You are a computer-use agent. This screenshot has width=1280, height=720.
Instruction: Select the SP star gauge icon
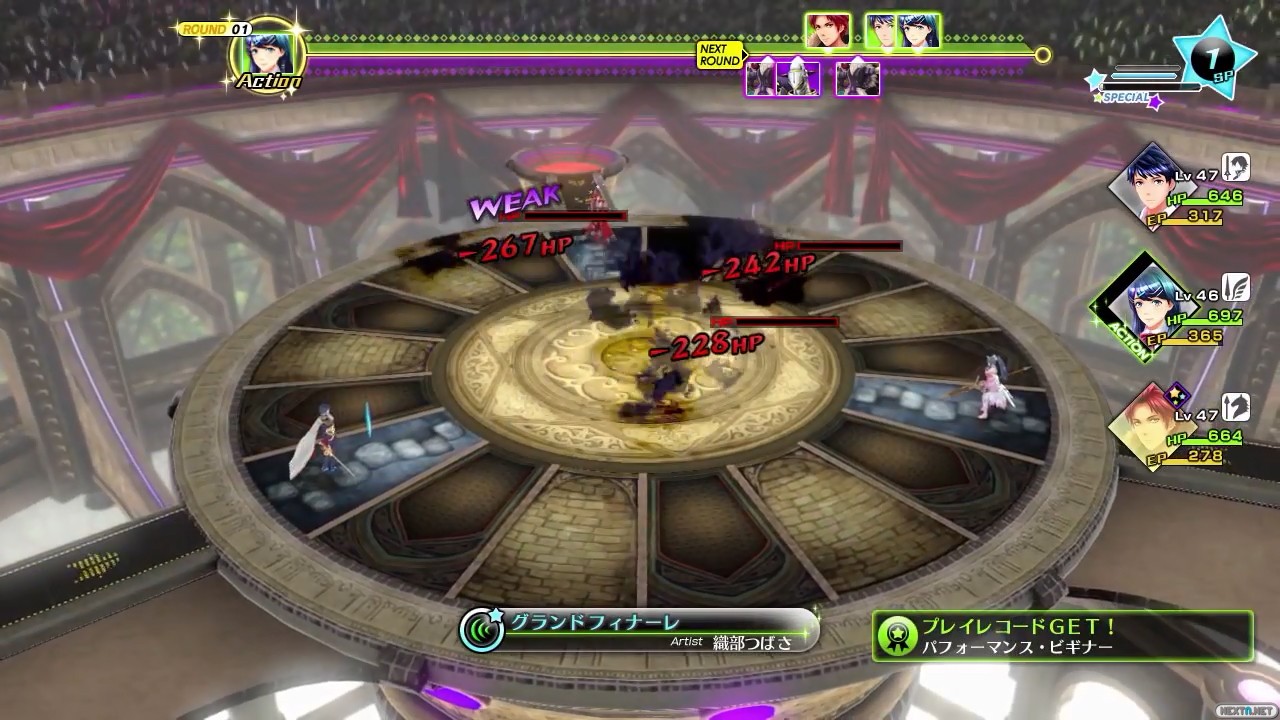(x=1214, y=59)
